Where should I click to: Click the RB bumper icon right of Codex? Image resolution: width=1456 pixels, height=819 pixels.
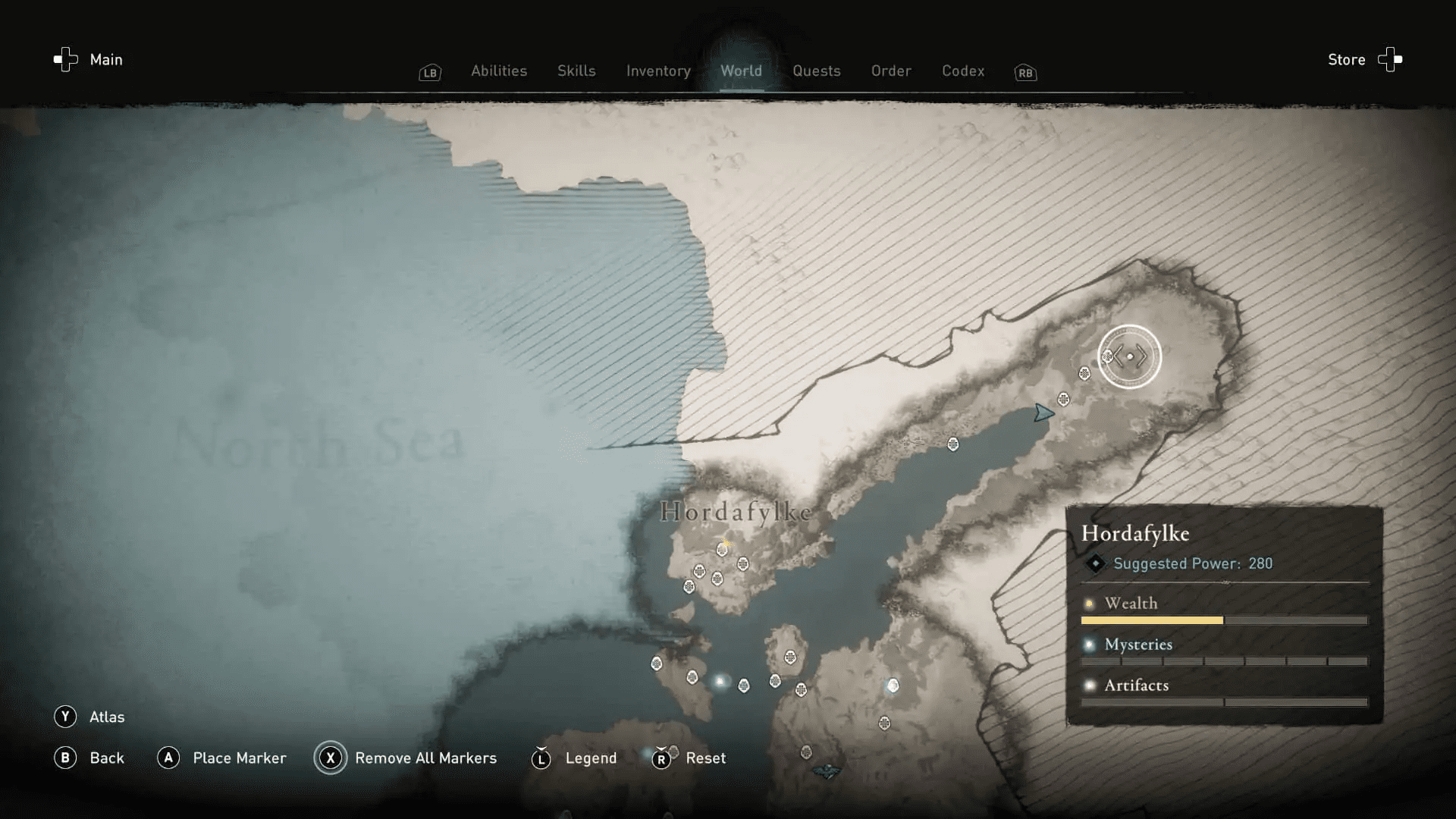[1025, 74]
